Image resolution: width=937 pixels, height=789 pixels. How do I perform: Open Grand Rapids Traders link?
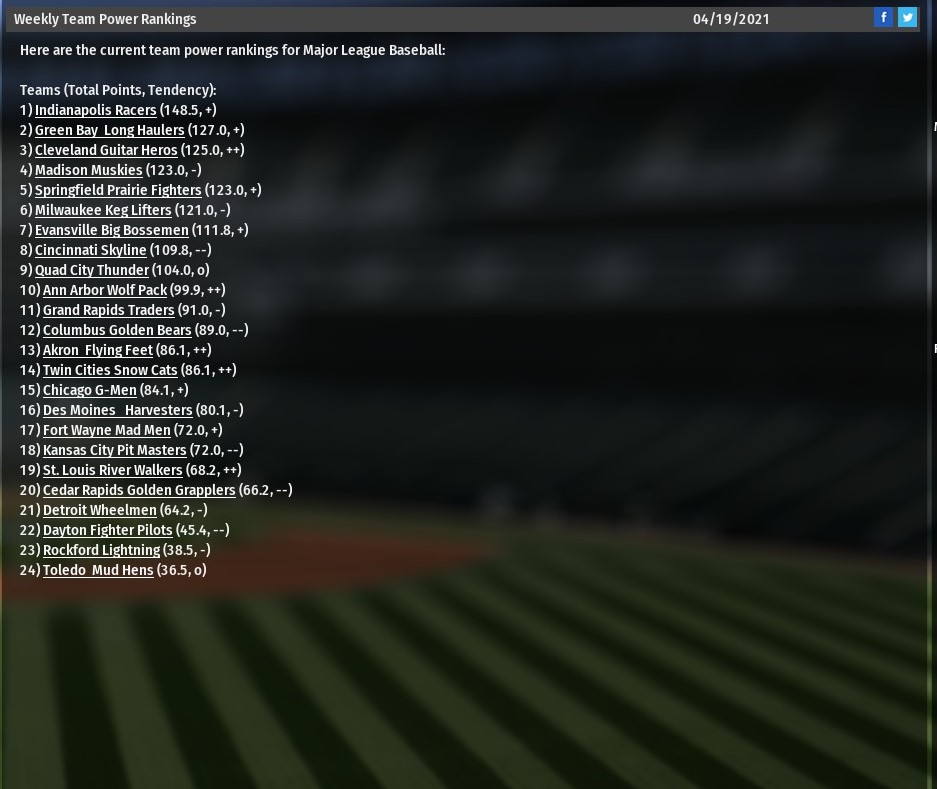pos(108,310)
